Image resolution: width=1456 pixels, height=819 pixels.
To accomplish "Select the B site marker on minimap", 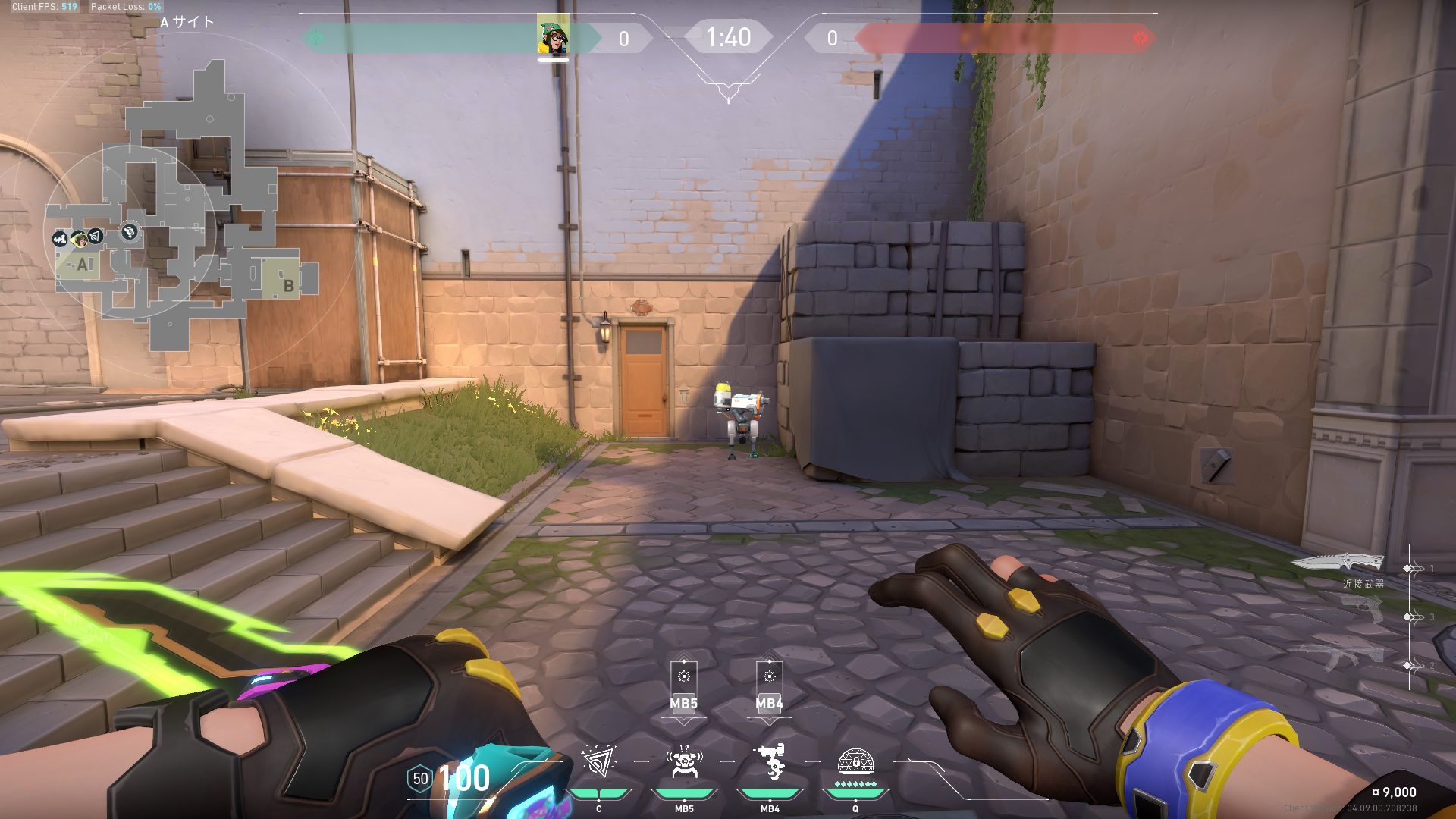I will [x=288, y=285].
